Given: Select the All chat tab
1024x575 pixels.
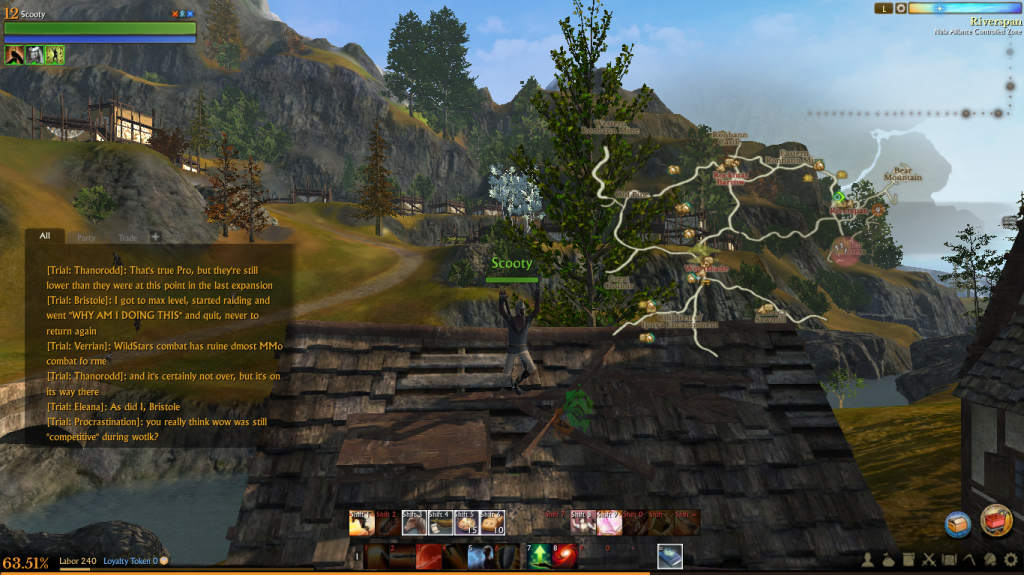Looking at the screenshot, I should pyautogui.click(x=44, y=237).
